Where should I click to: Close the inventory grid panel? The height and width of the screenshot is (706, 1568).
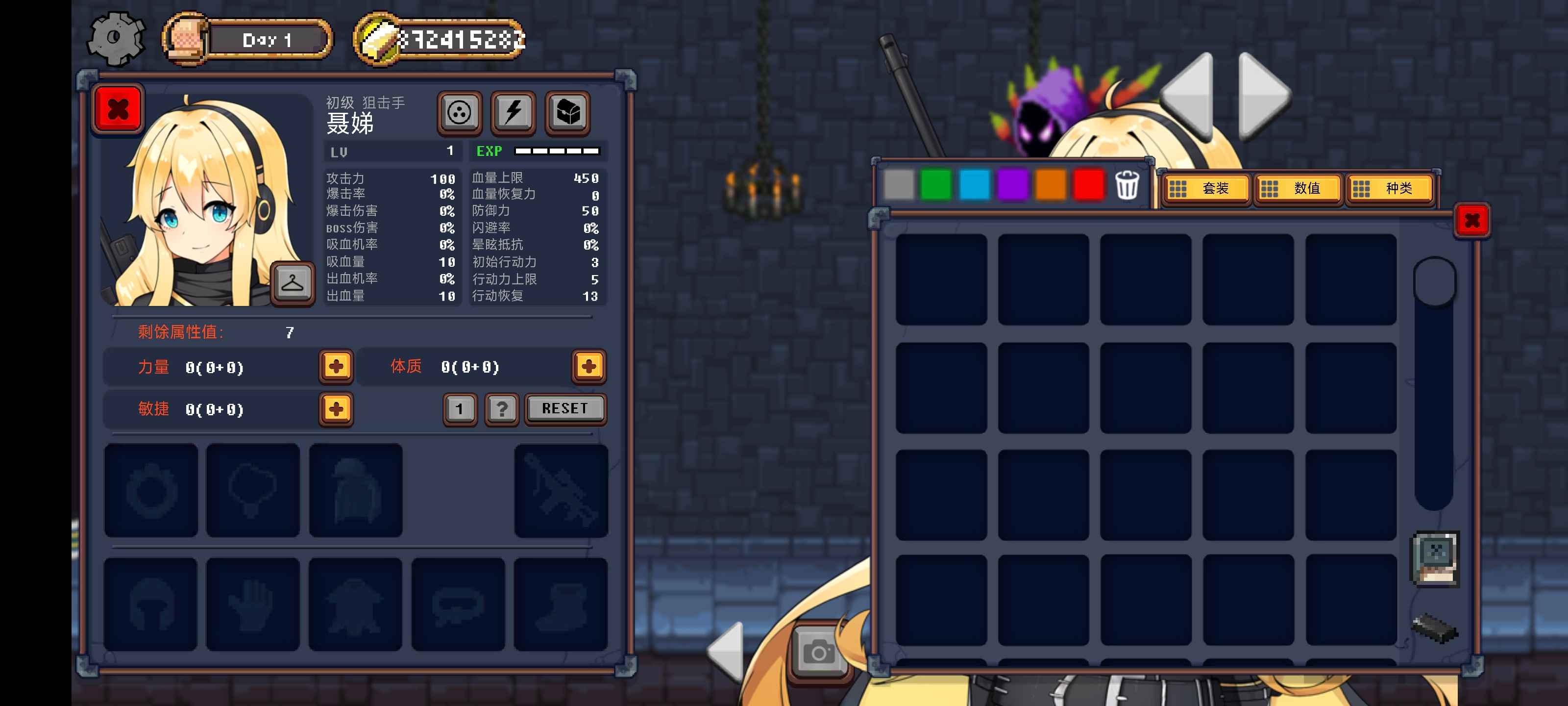tap(1472, 220)
